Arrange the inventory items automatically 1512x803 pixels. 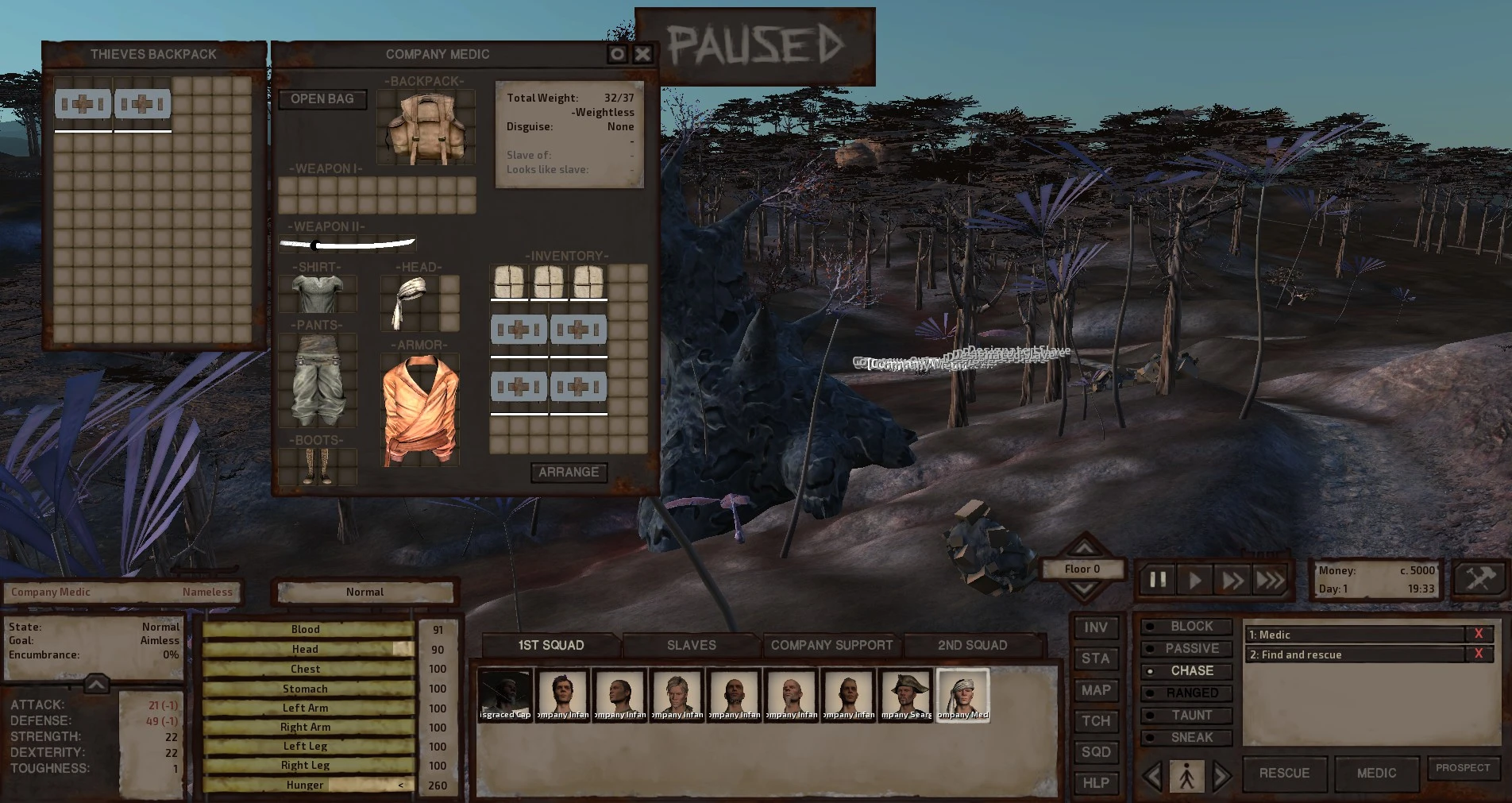pyautogui.click(x=569, y=473)
